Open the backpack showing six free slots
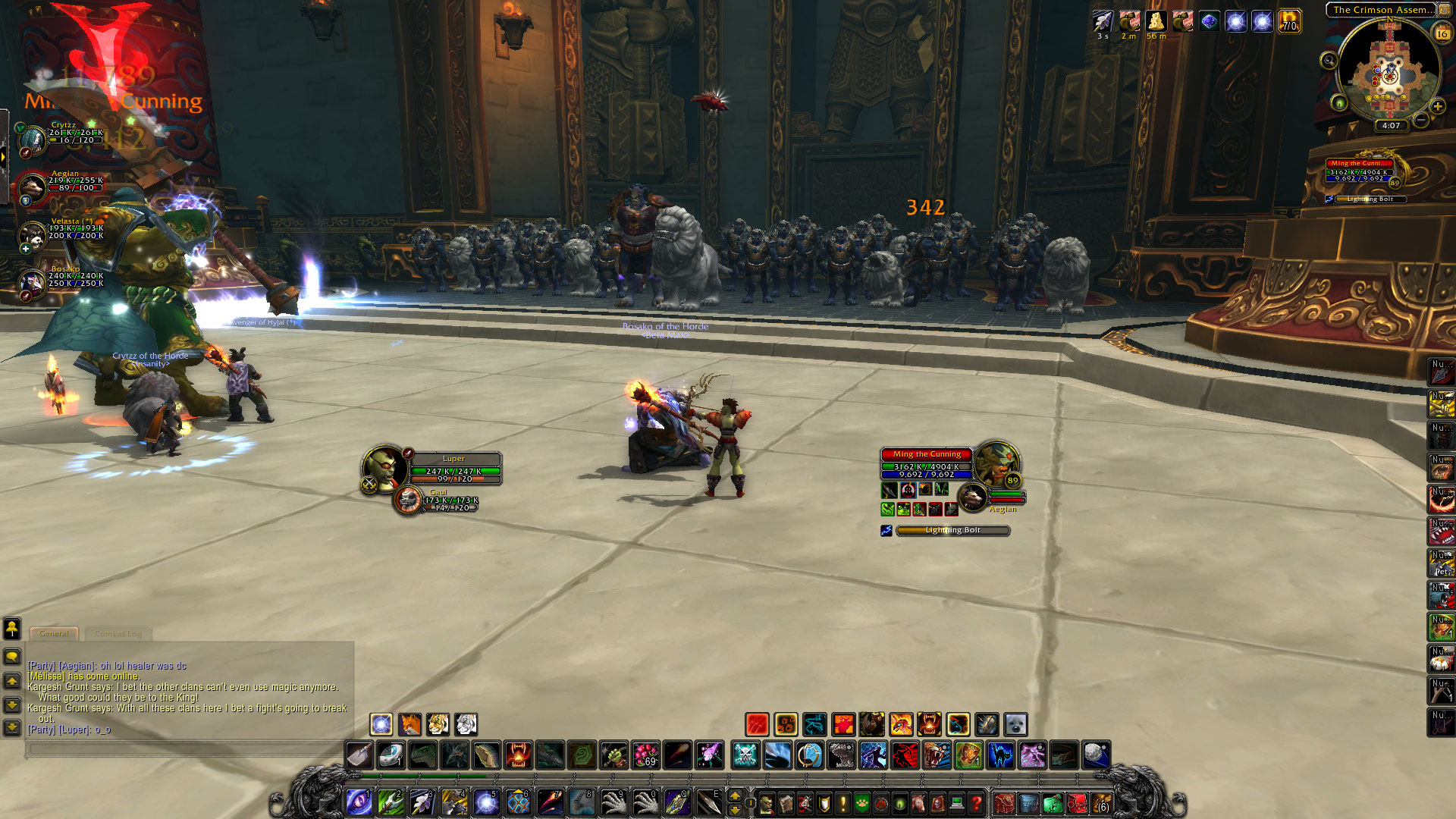This screenshot has width=1456, height=819. [1102, 803]
